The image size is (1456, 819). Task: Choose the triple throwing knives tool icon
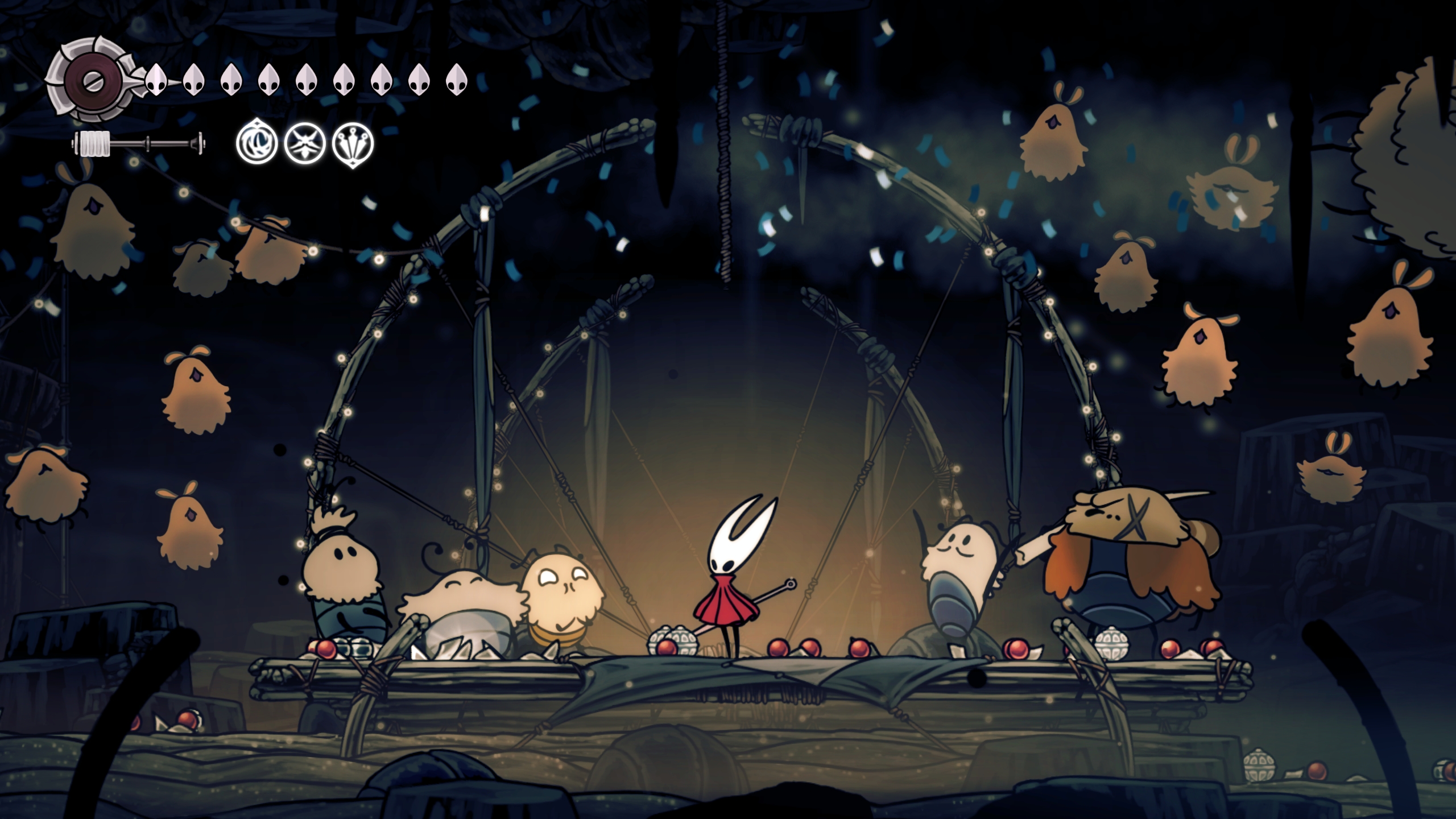pos(353,143)
